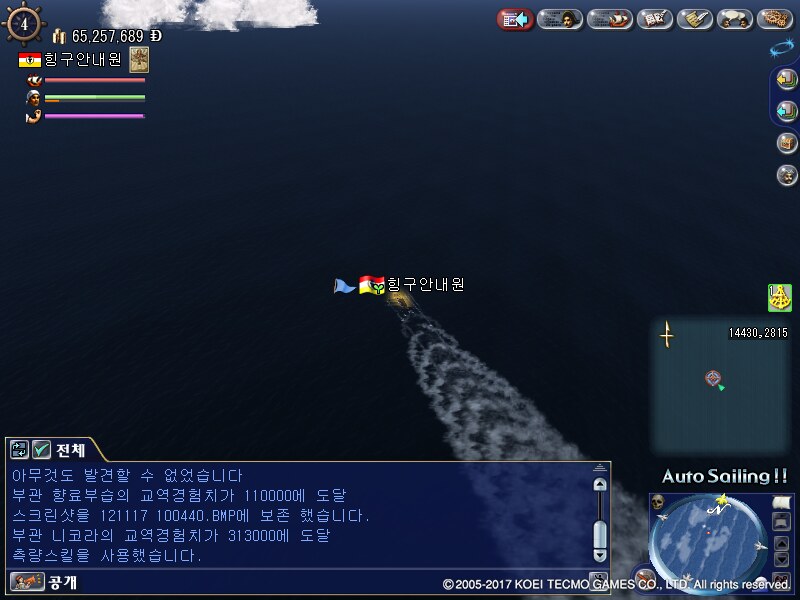This screenshot has width=800, height=600.
Task: Click the red window-toggle arrow button
Action: pos(515,19)
